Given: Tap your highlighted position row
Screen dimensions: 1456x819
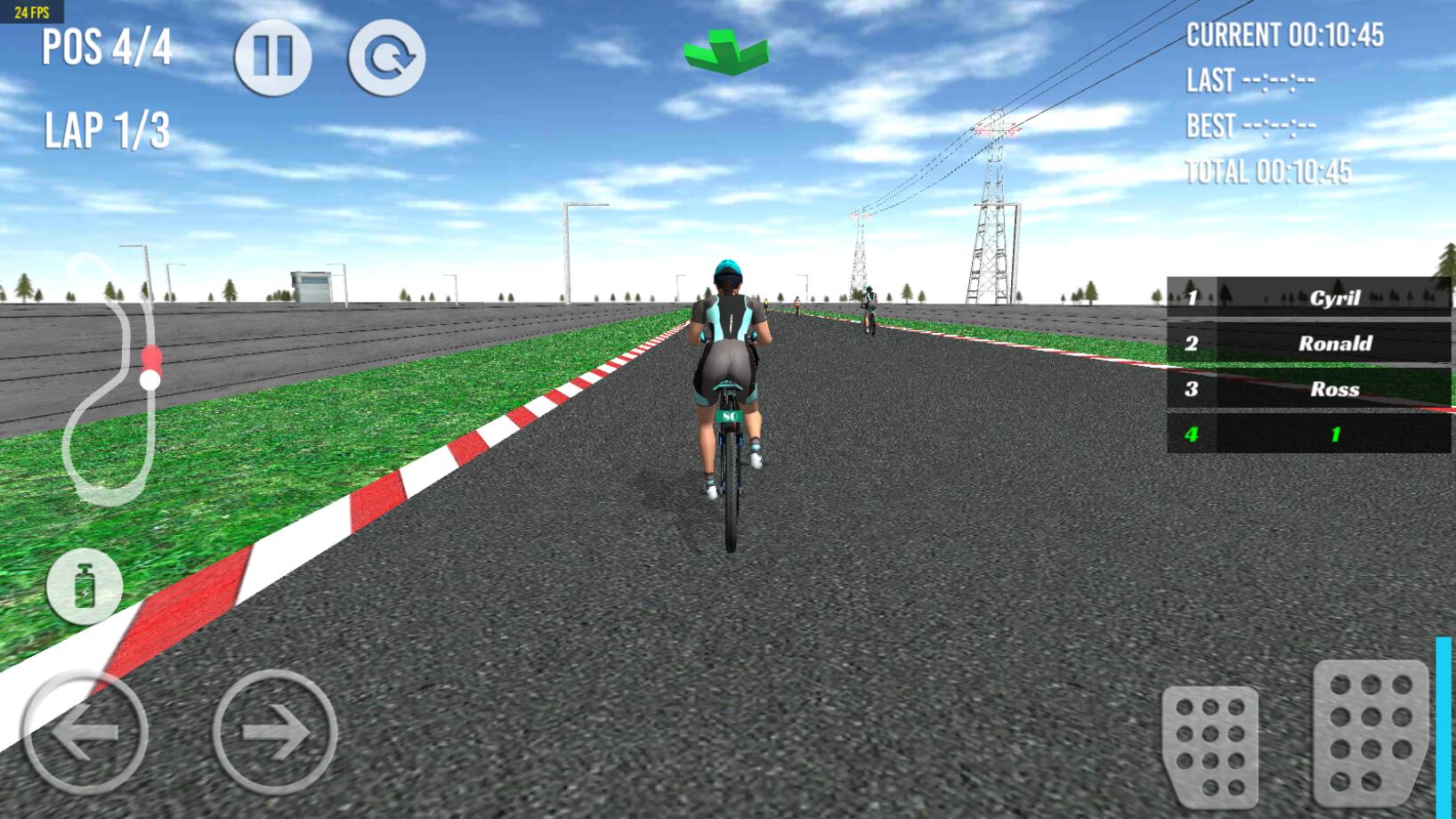Looking at the screenshot, I should 1306,436.
